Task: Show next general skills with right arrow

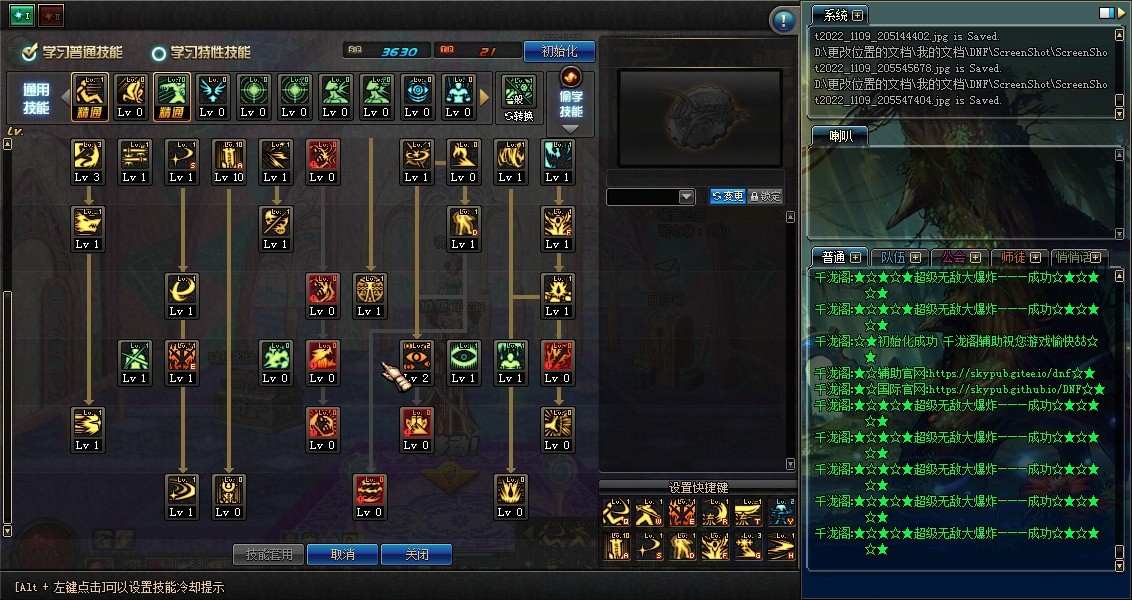Action: [485, 97]
